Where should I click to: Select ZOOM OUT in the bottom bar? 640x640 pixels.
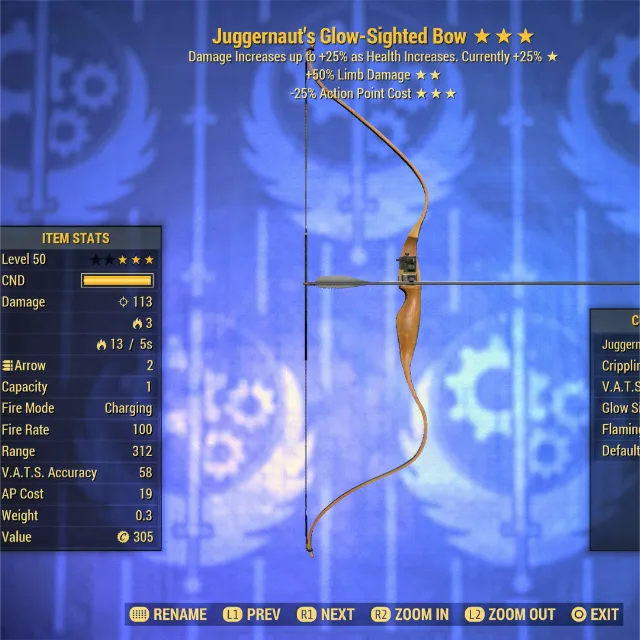click(x=510, y=615)
